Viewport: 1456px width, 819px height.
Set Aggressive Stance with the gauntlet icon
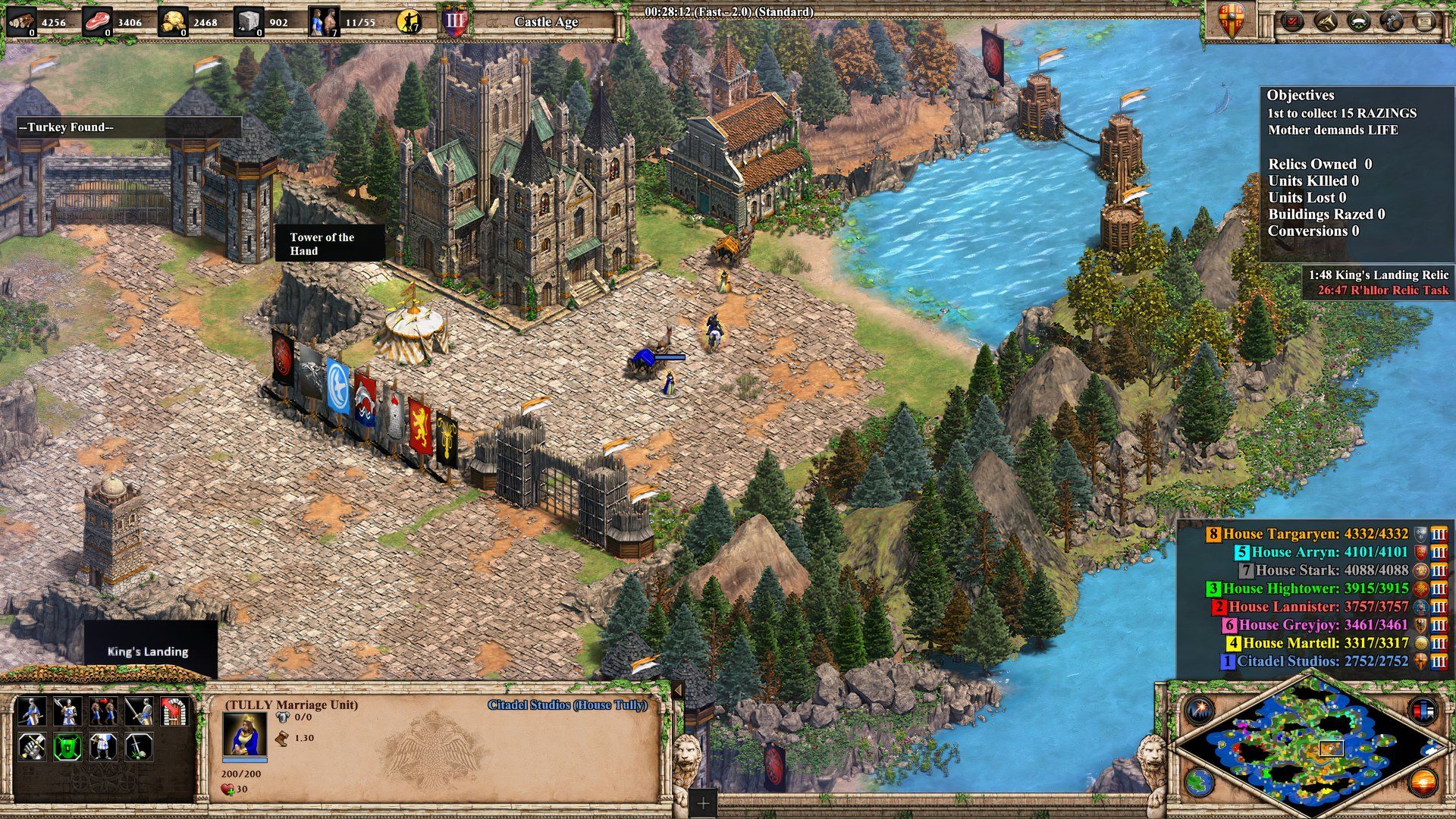click(x=32, y=746)
